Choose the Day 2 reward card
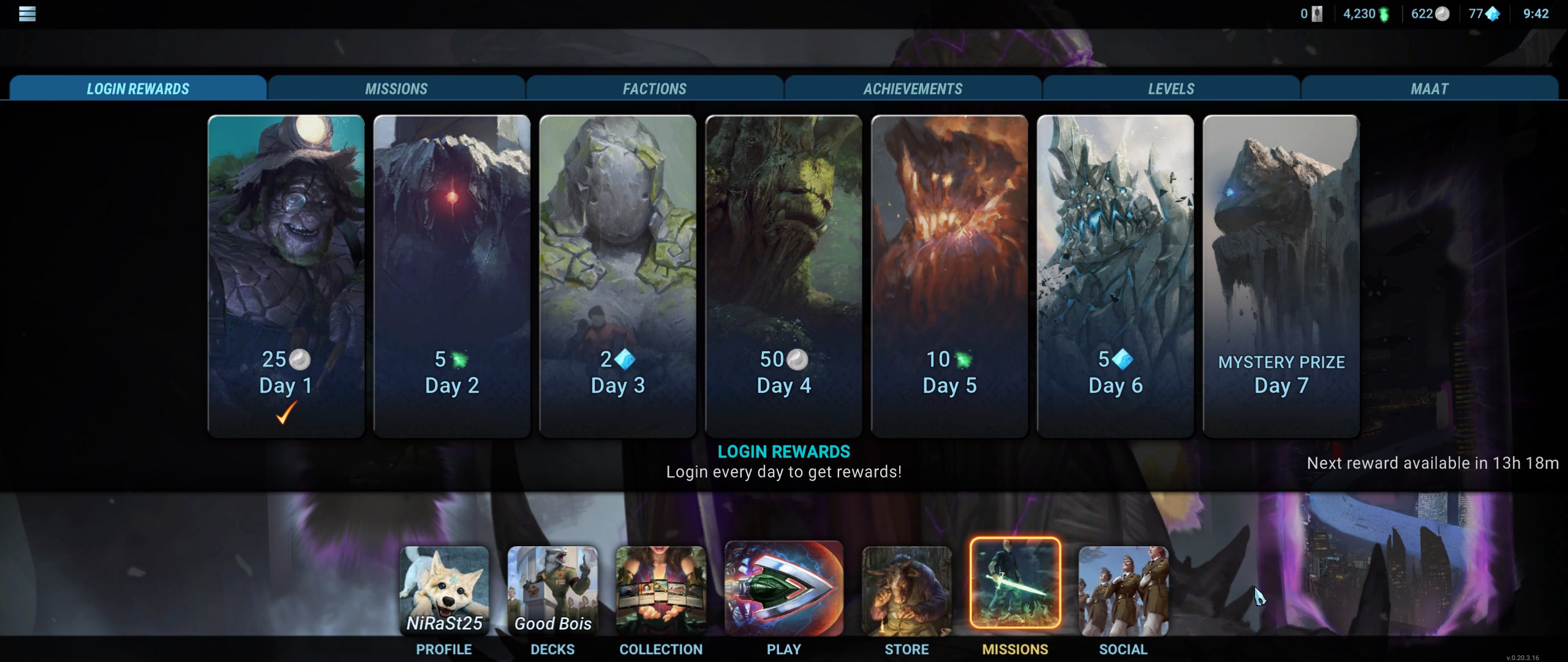Image resolution: width=1568 pixels, height=662 pixels. 452,276
